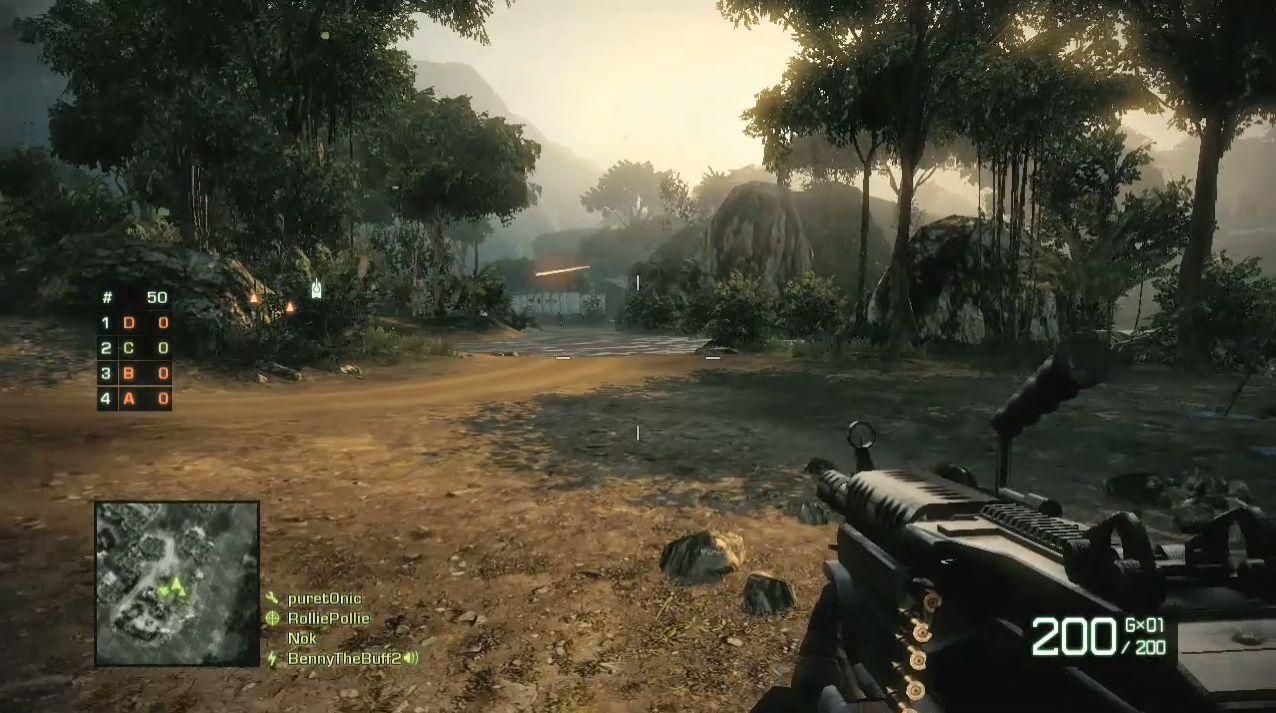Image resolution: width=1276 pixels, height=713 pixels.
Task: Click the speaker icon beside BennyTheBuff2
Action: pyautogui.click(x=410, y=658)
